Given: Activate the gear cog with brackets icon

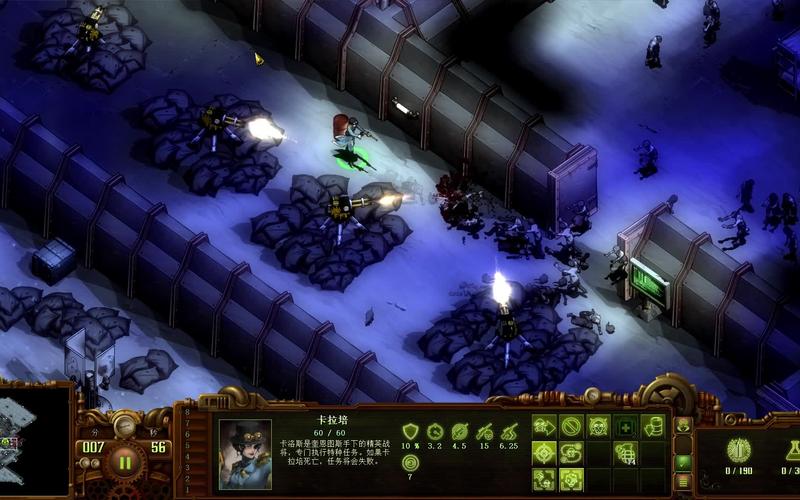Looking at the screenshot, I should click(x=571, y=478).
